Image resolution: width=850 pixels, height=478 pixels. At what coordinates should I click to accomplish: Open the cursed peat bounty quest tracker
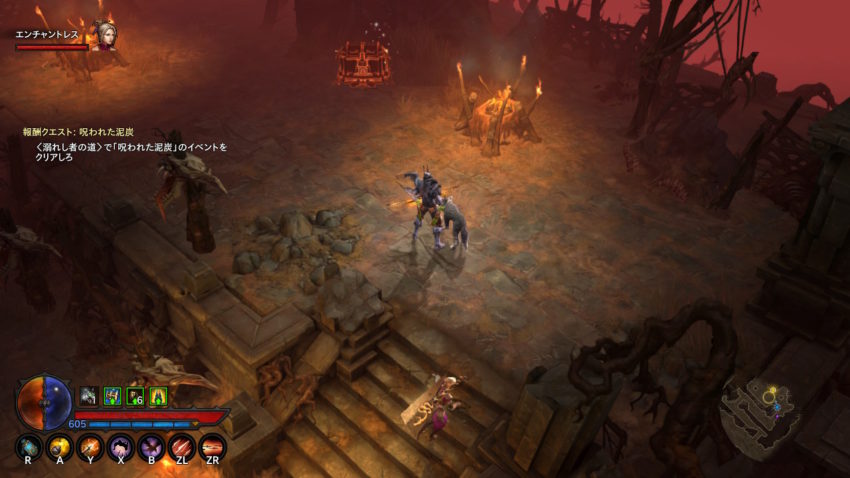(79, 132)
